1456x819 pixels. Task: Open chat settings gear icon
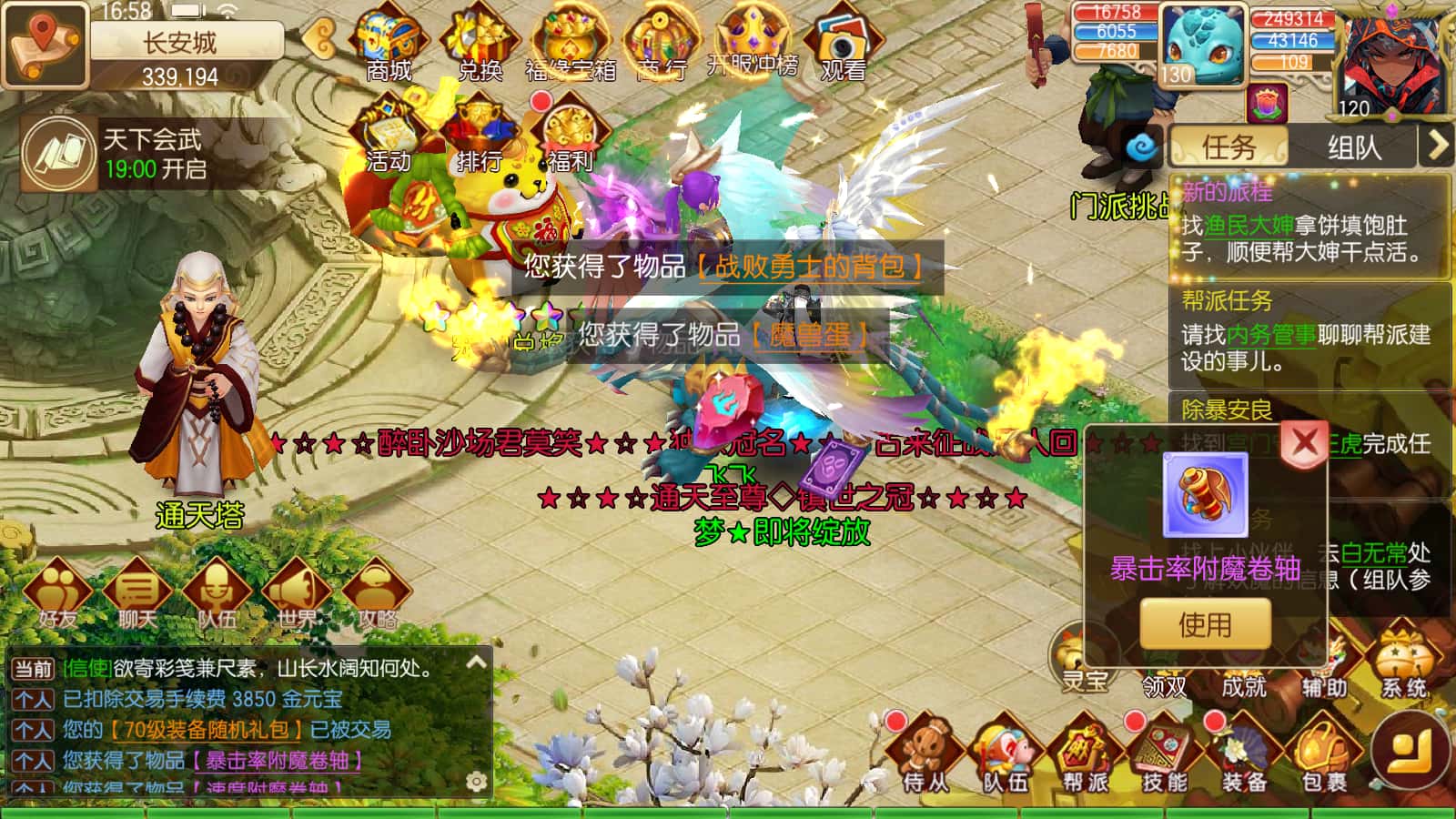point(475,781)
